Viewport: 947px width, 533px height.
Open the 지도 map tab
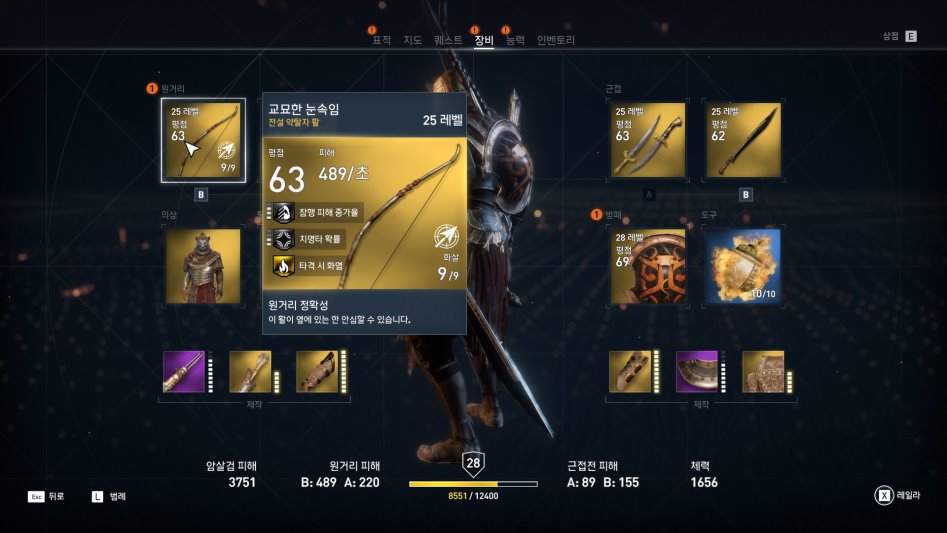412,40
